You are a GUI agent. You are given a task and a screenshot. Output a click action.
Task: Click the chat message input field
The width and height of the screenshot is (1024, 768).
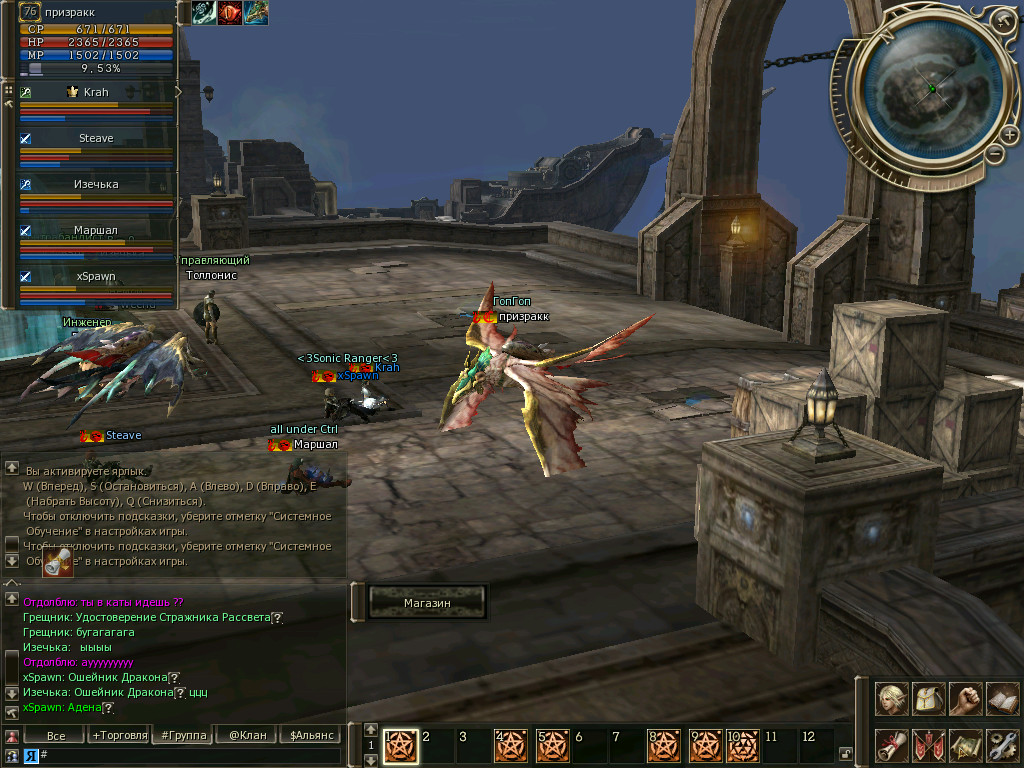click(x=190, y=756)
